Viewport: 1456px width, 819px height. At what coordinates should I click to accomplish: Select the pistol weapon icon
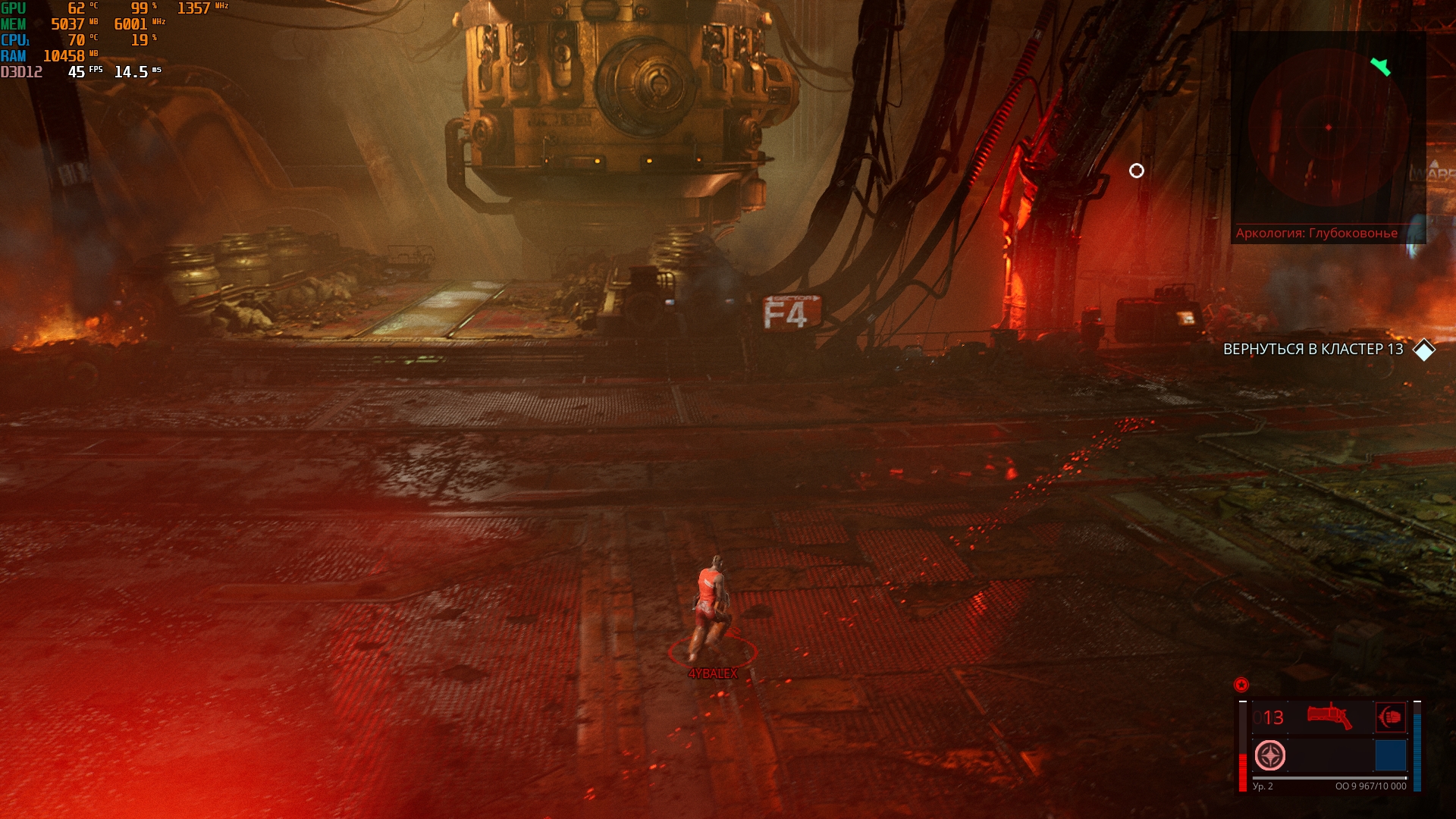[1329, 717]
